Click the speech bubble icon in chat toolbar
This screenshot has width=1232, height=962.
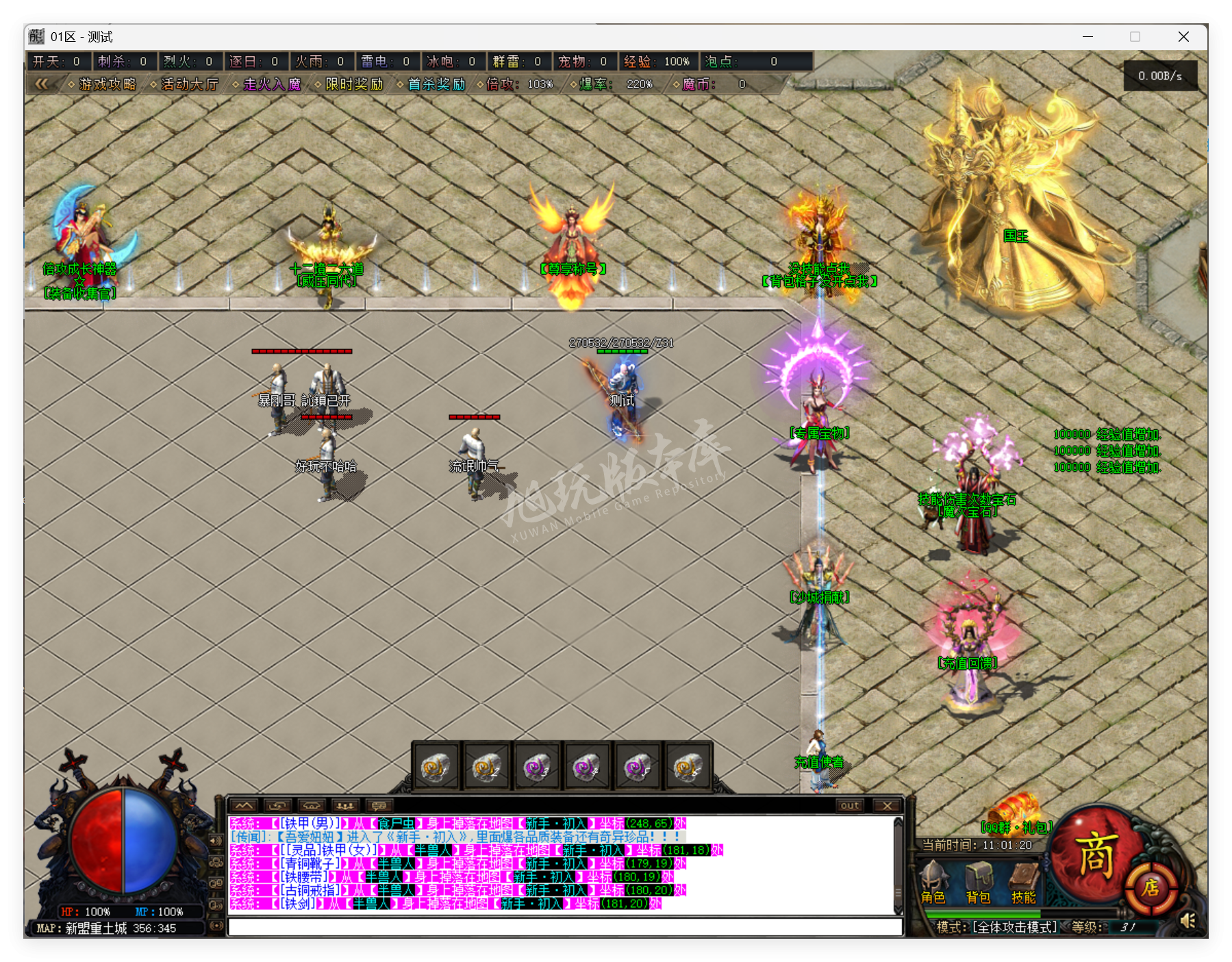click(x=379, y=806)
